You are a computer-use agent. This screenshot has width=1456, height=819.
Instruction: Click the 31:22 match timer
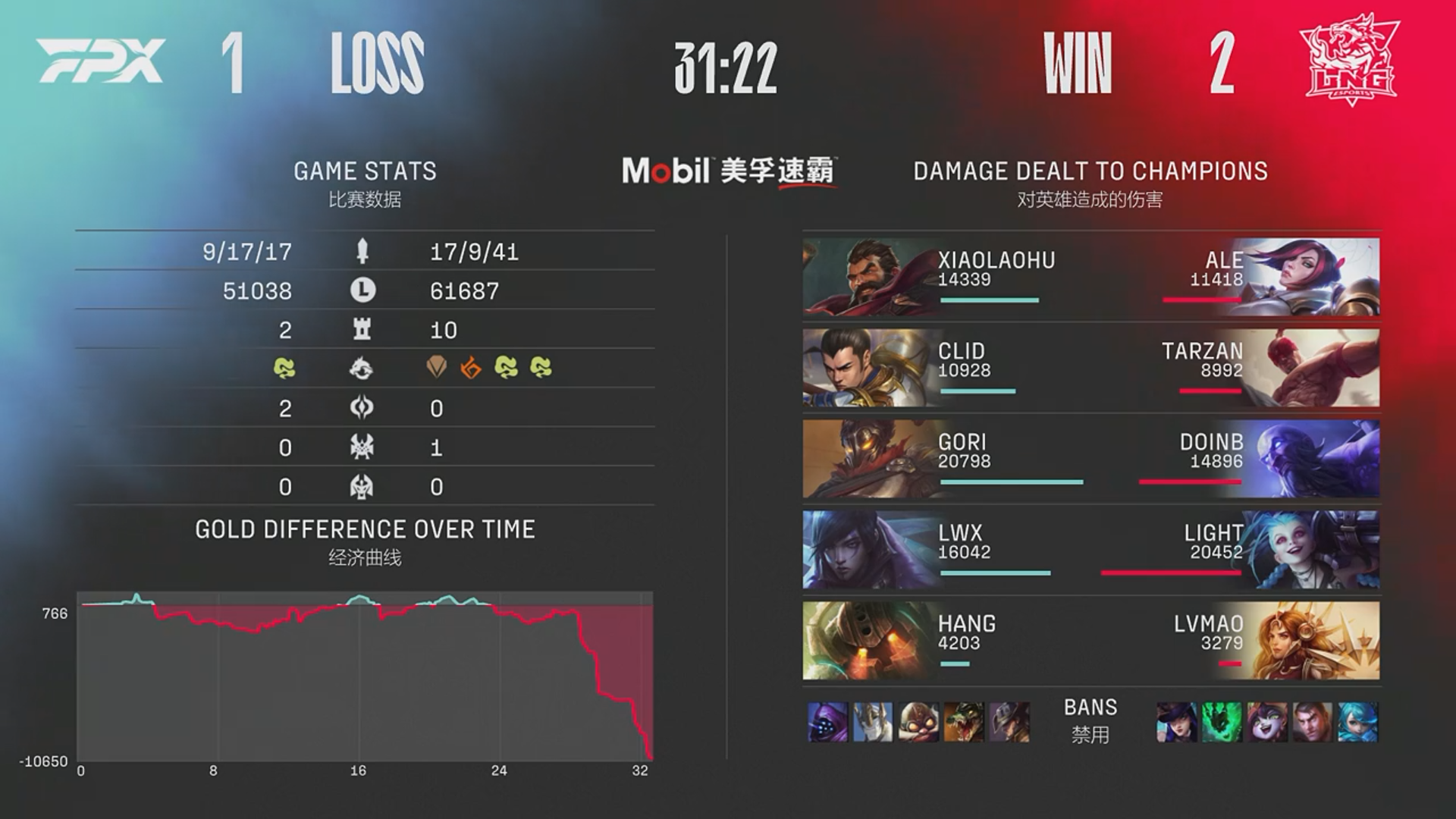726,68
